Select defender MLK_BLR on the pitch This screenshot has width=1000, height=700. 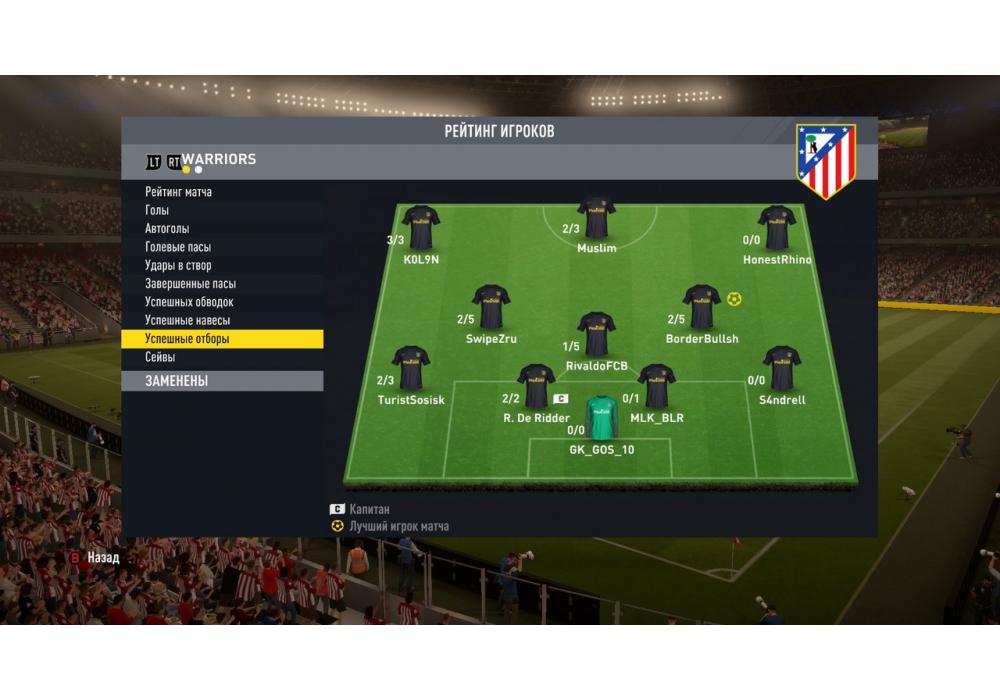[657, 387]
